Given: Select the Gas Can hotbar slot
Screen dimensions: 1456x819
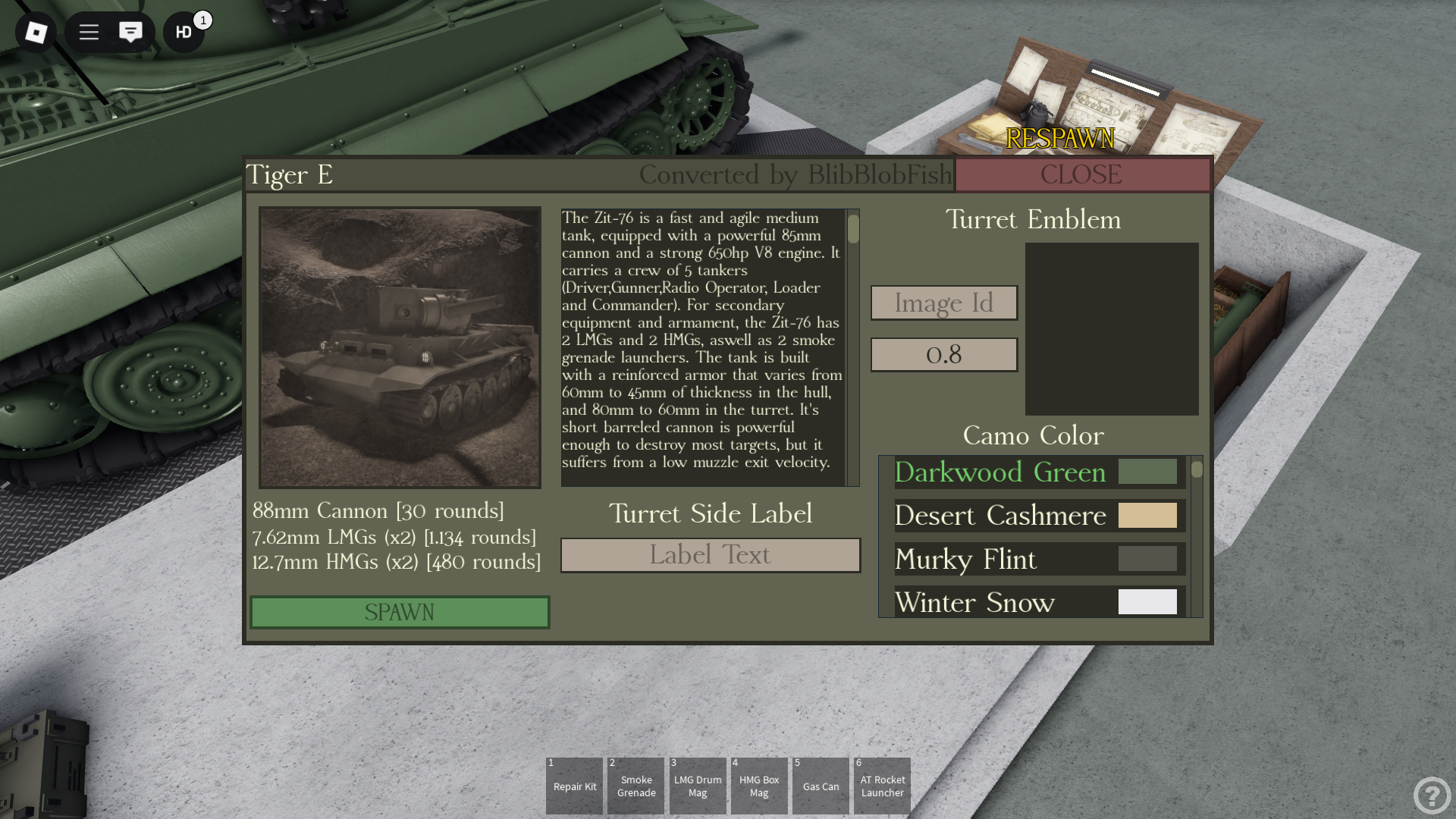Looking at the screenshot, I should 821,786.
